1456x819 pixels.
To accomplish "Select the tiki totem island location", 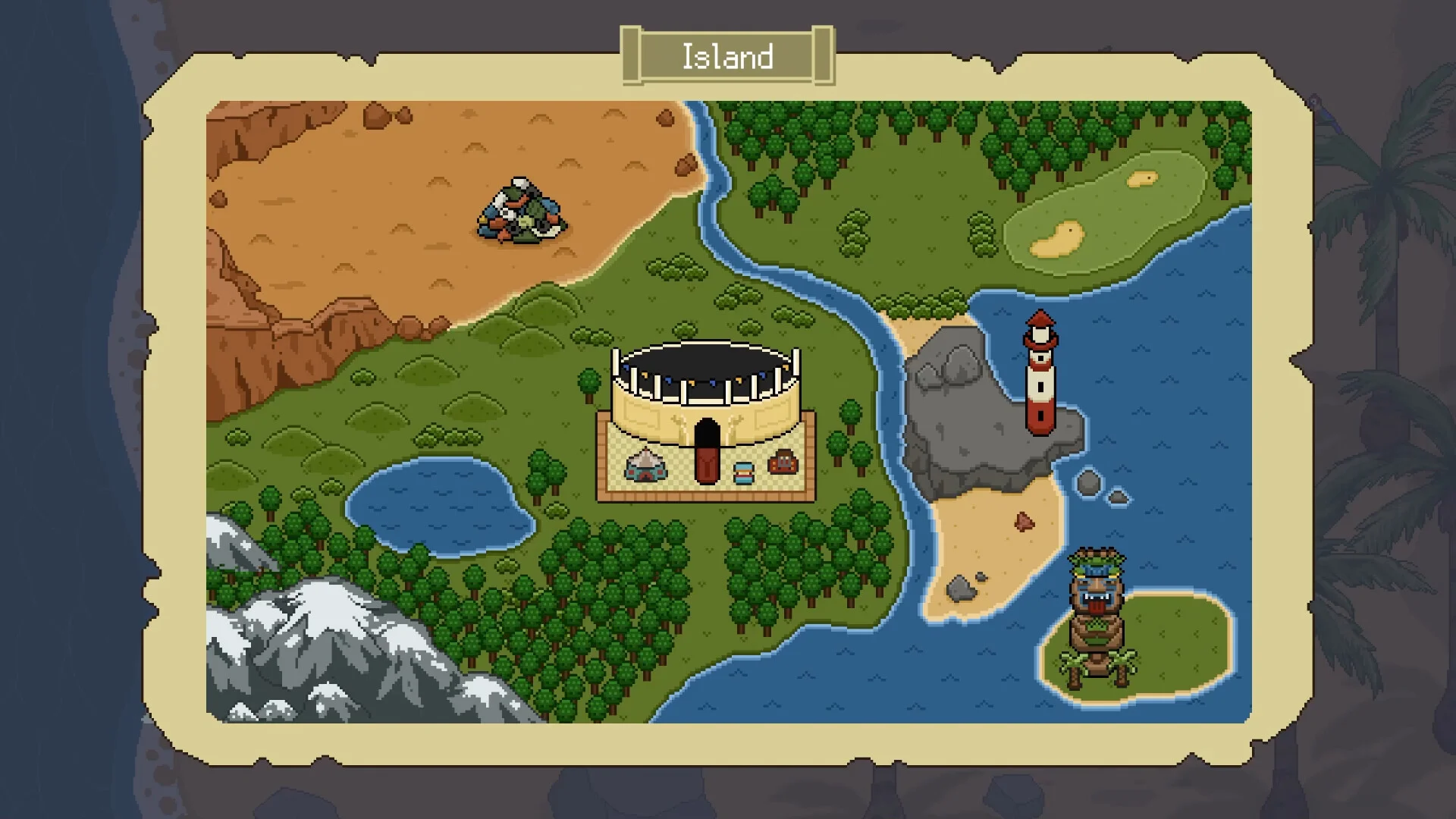I will tap(1097, 616).
